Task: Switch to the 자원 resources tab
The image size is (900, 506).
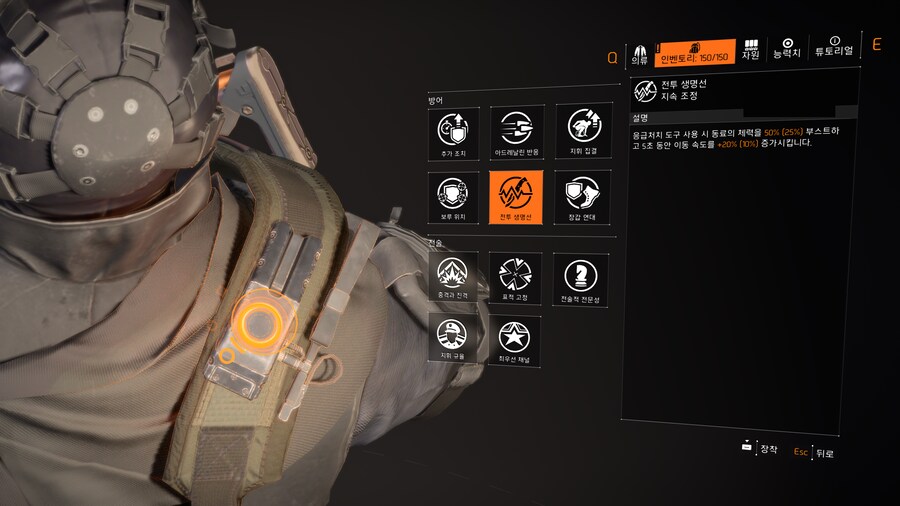Action: point(750,50)
